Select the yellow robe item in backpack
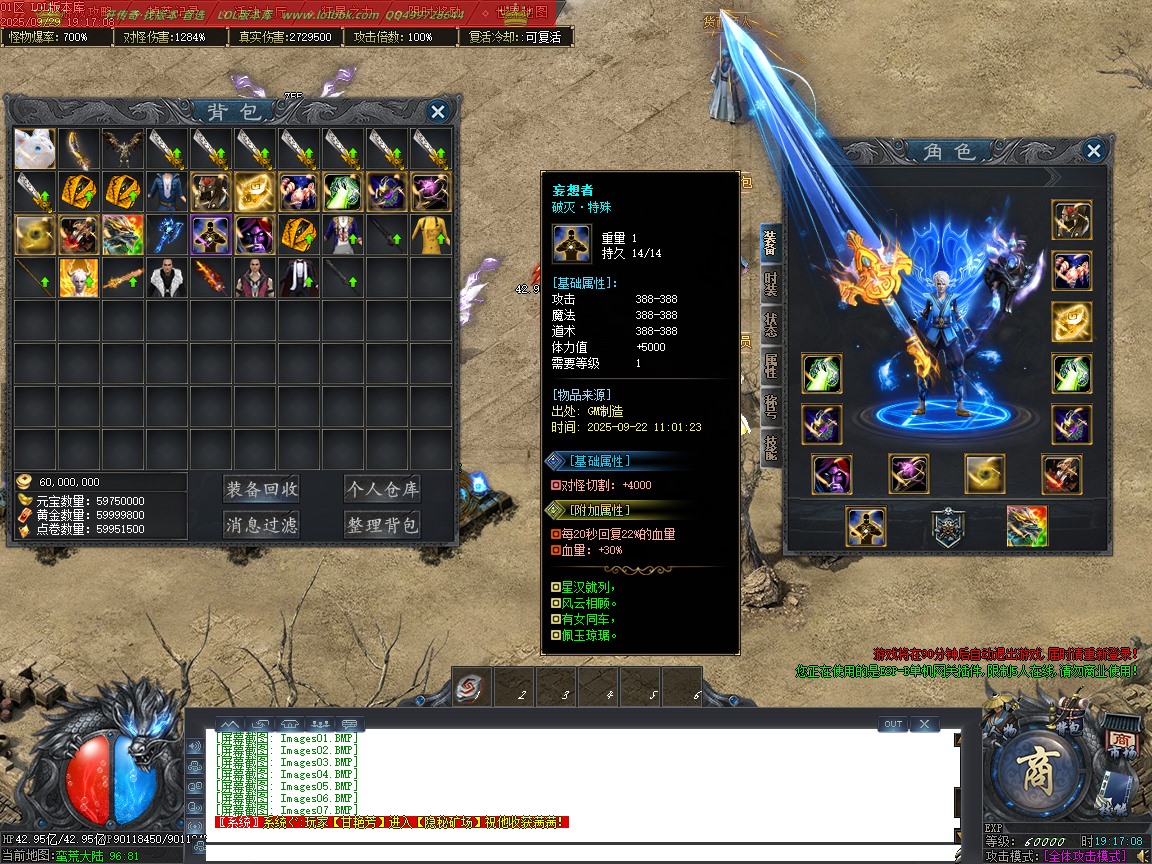 (432, 235)
